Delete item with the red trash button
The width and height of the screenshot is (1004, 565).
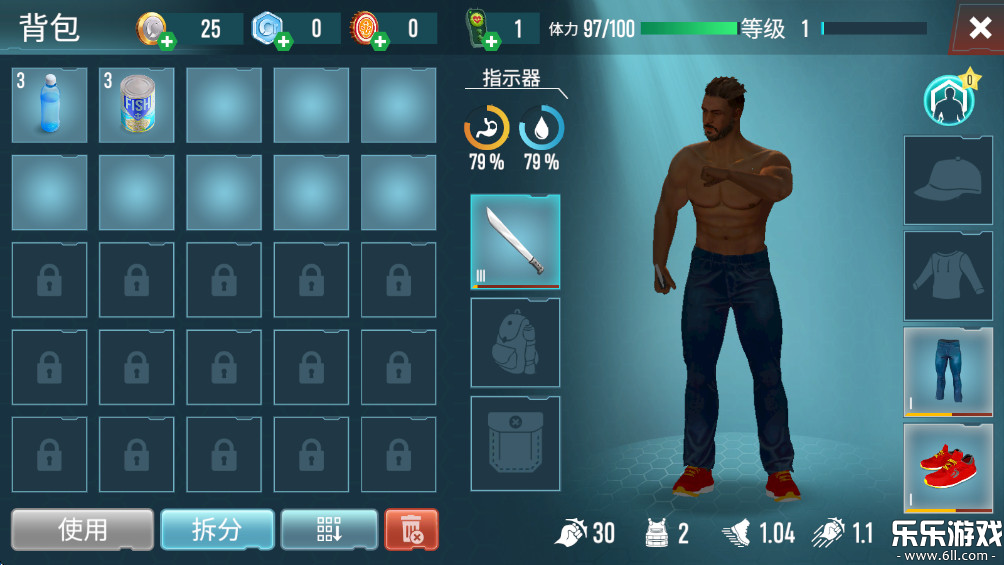[x=411, y=529]
